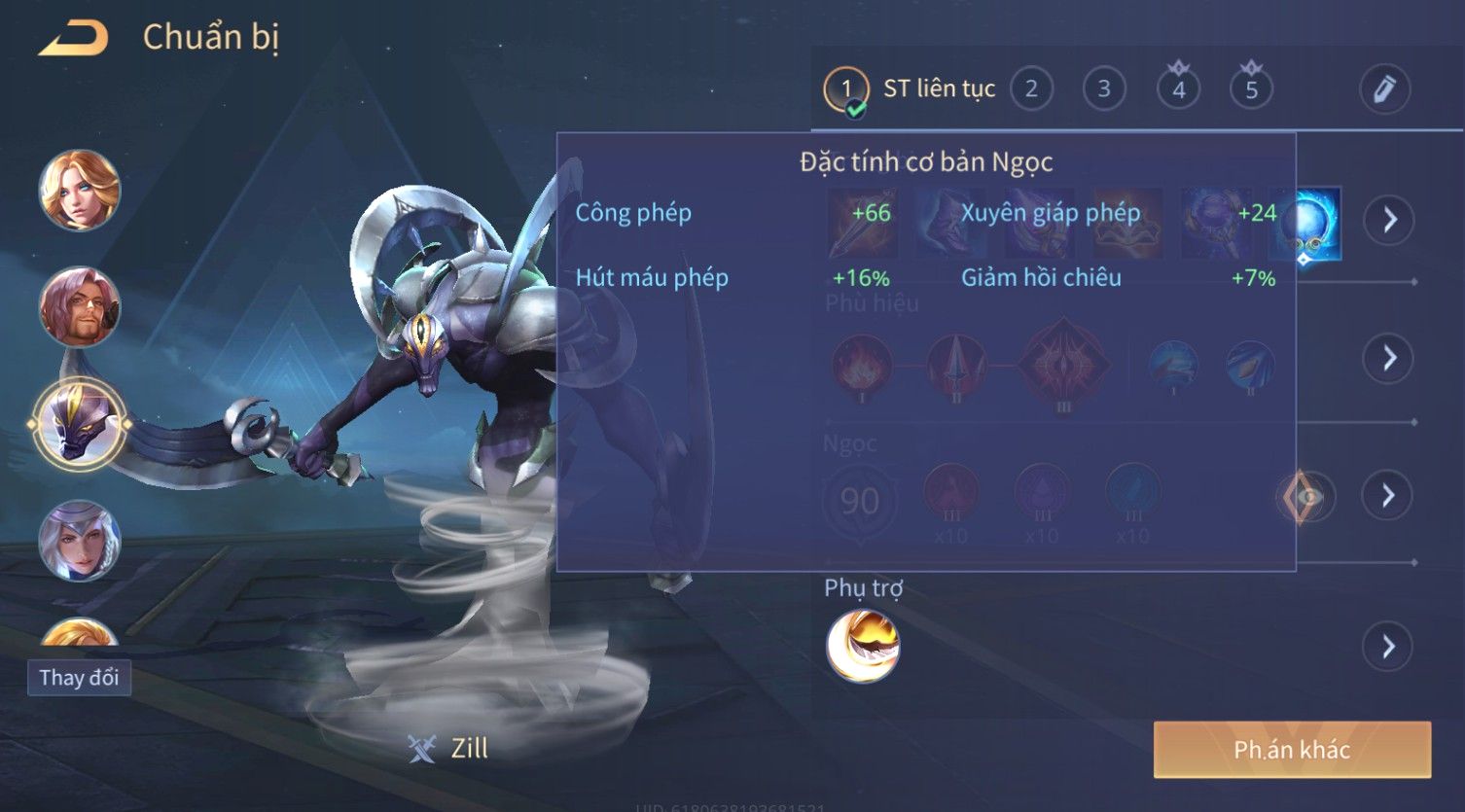Expand the Phù hiệu section arrow
Viewport: 1465px width, 812px height.
[x=1389, y=358]
